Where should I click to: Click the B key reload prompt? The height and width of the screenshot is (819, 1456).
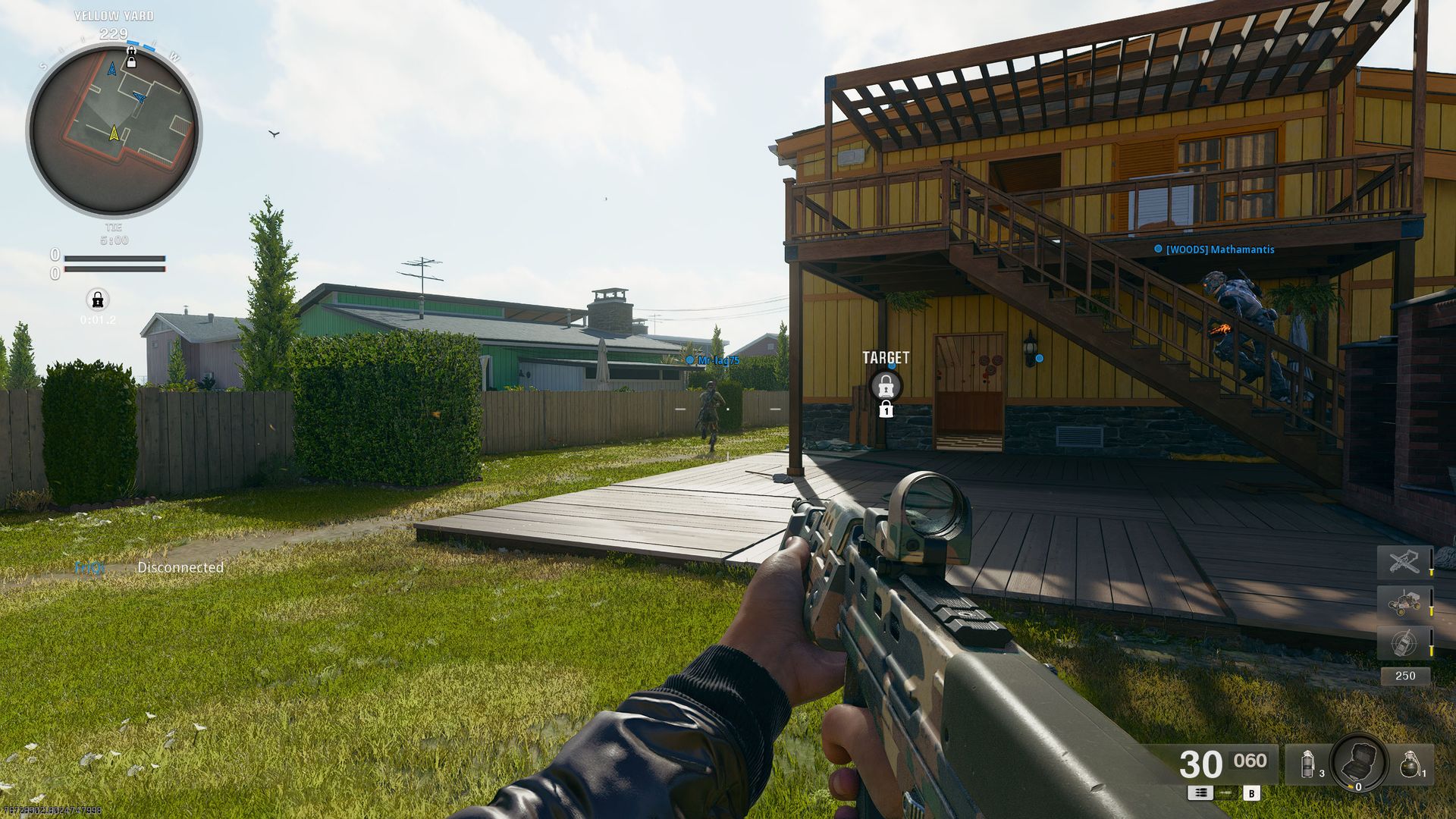tap(1251, 793)
